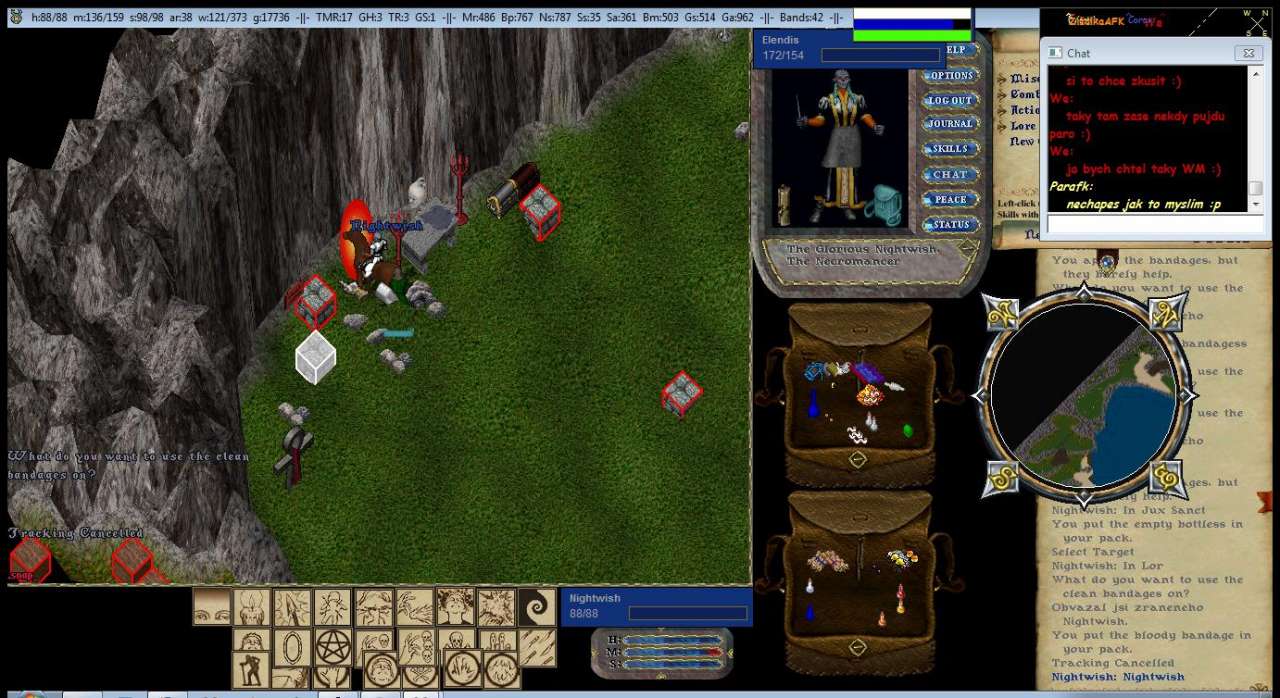Show the Skills list
This screenshot has width=1280, height=698.
pos(949,149)
